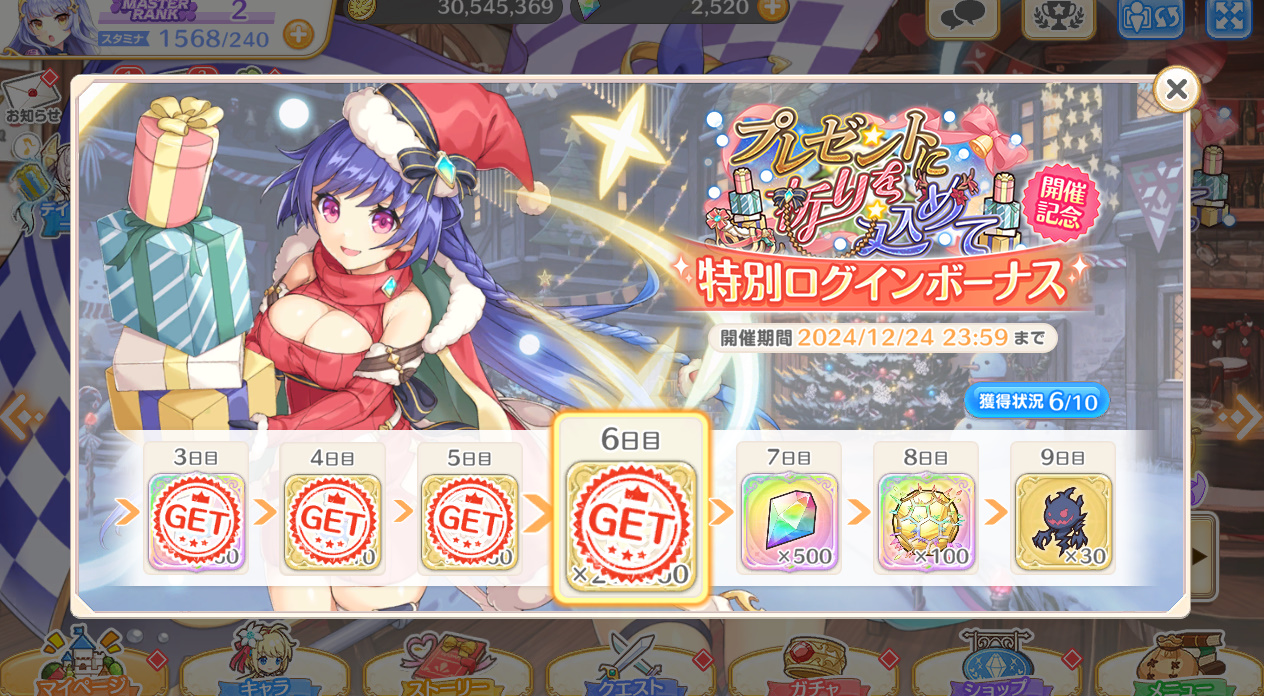
Task: Close the special login bonus popup
Action: [x=1176, y=90]
